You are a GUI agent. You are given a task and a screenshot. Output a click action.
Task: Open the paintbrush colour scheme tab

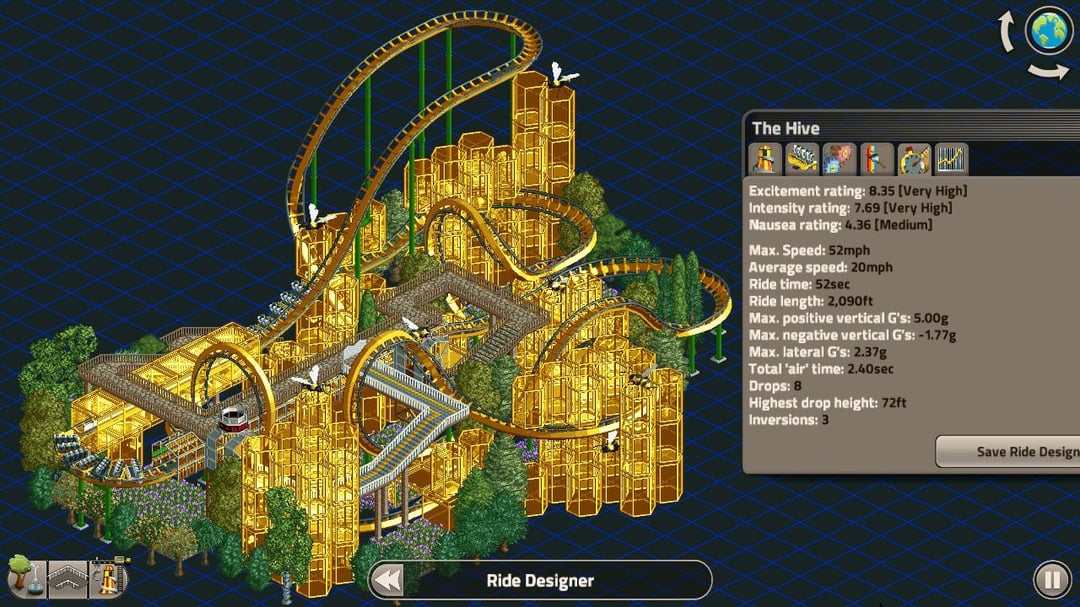click(x=877, y=159)
